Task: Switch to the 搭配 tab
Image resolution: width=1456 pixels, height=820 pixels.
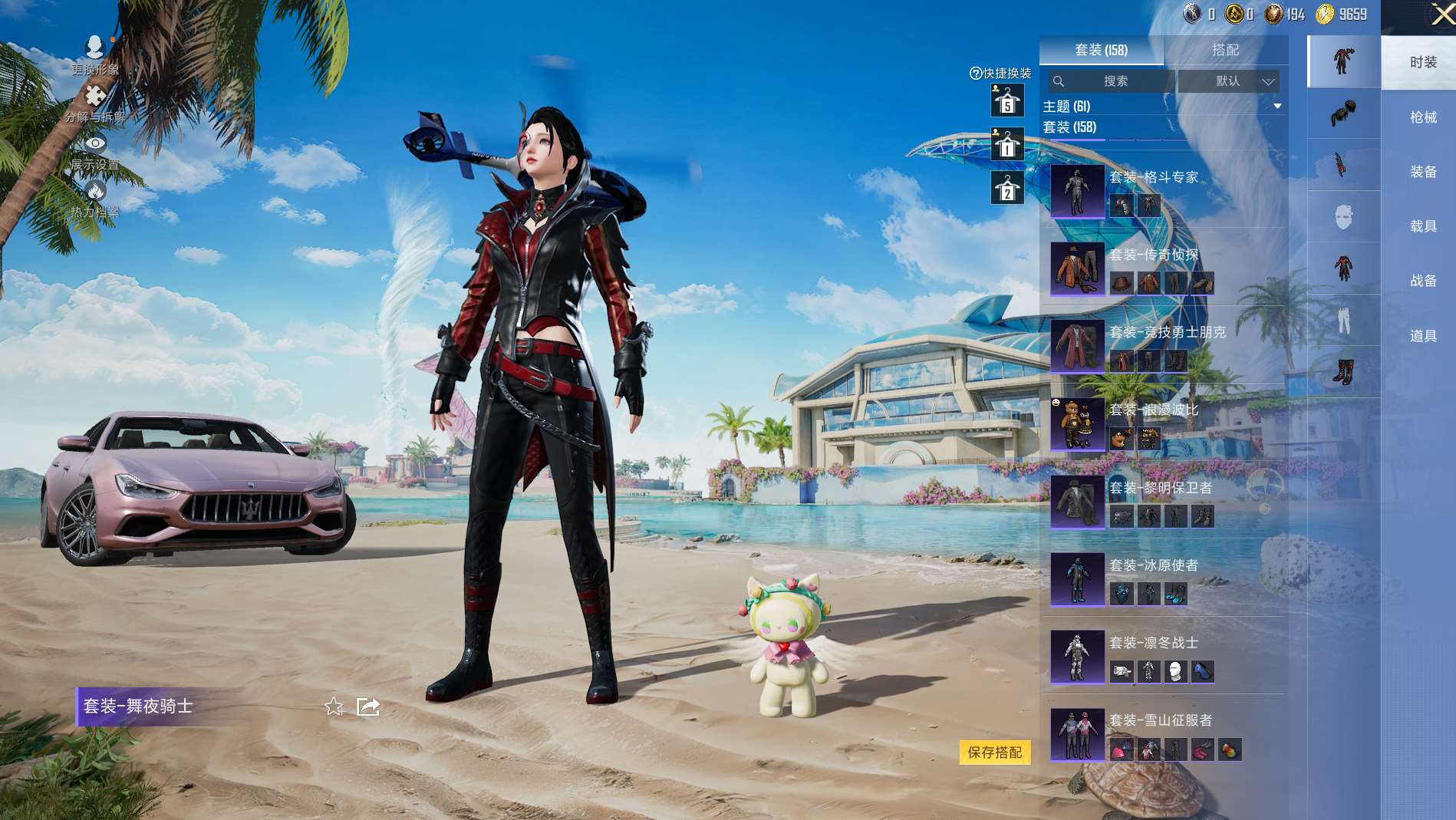Action: coord(1225,50)
